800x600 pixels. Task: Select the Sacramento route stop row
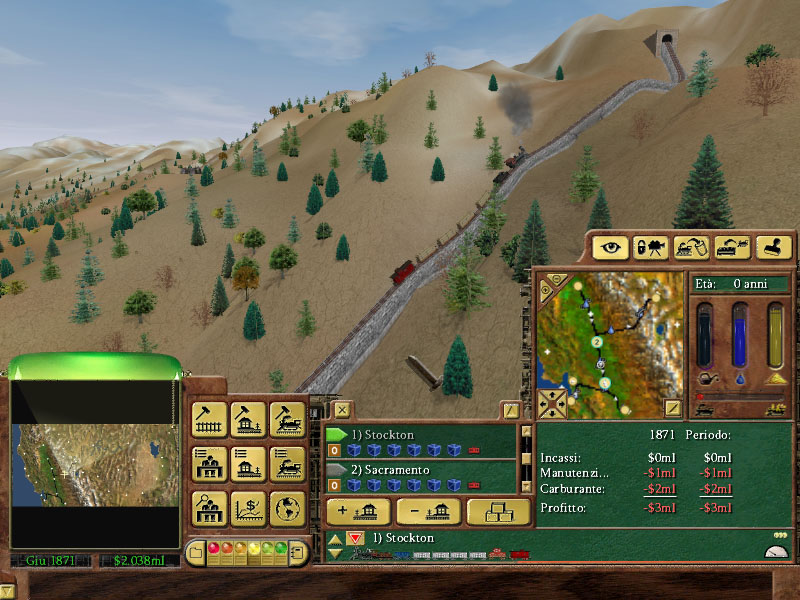click(x=420, y=470)
